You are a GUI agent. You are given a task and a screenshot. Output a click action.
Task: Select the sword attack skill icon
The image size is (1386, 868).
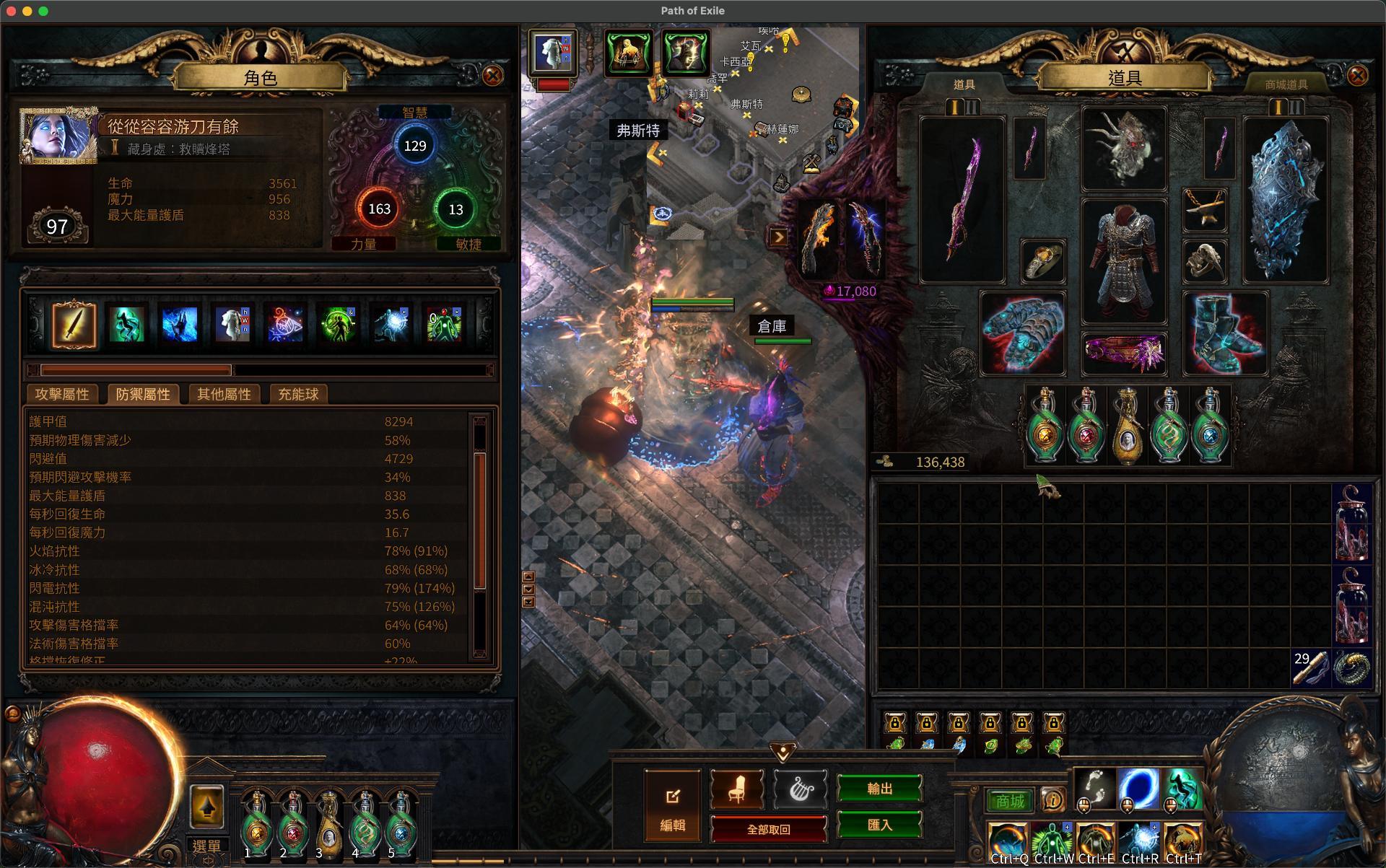click(x=74, y=325)
